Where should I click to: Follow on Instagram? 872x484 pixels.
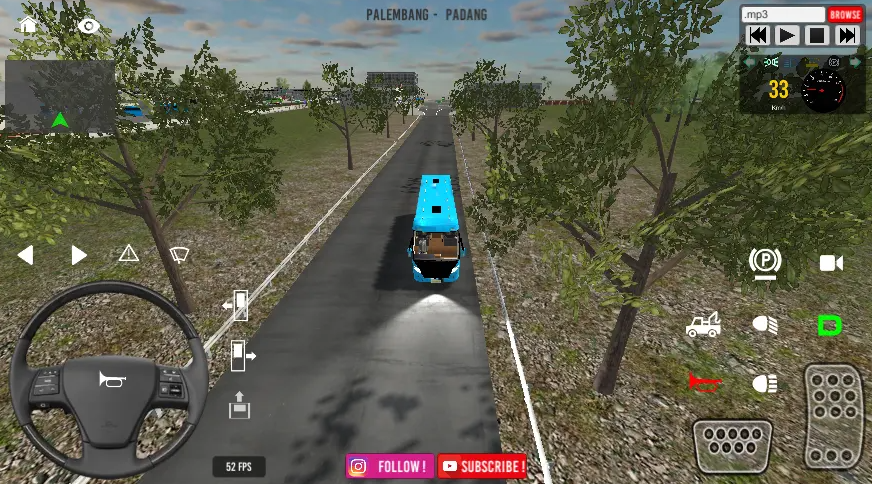click(x=390, y=466)
